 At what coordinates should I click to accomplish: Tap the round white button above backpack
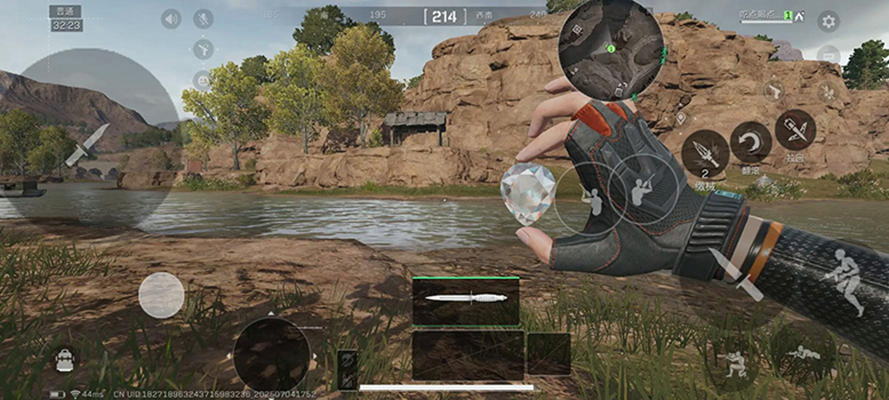[x=161, y=295]
